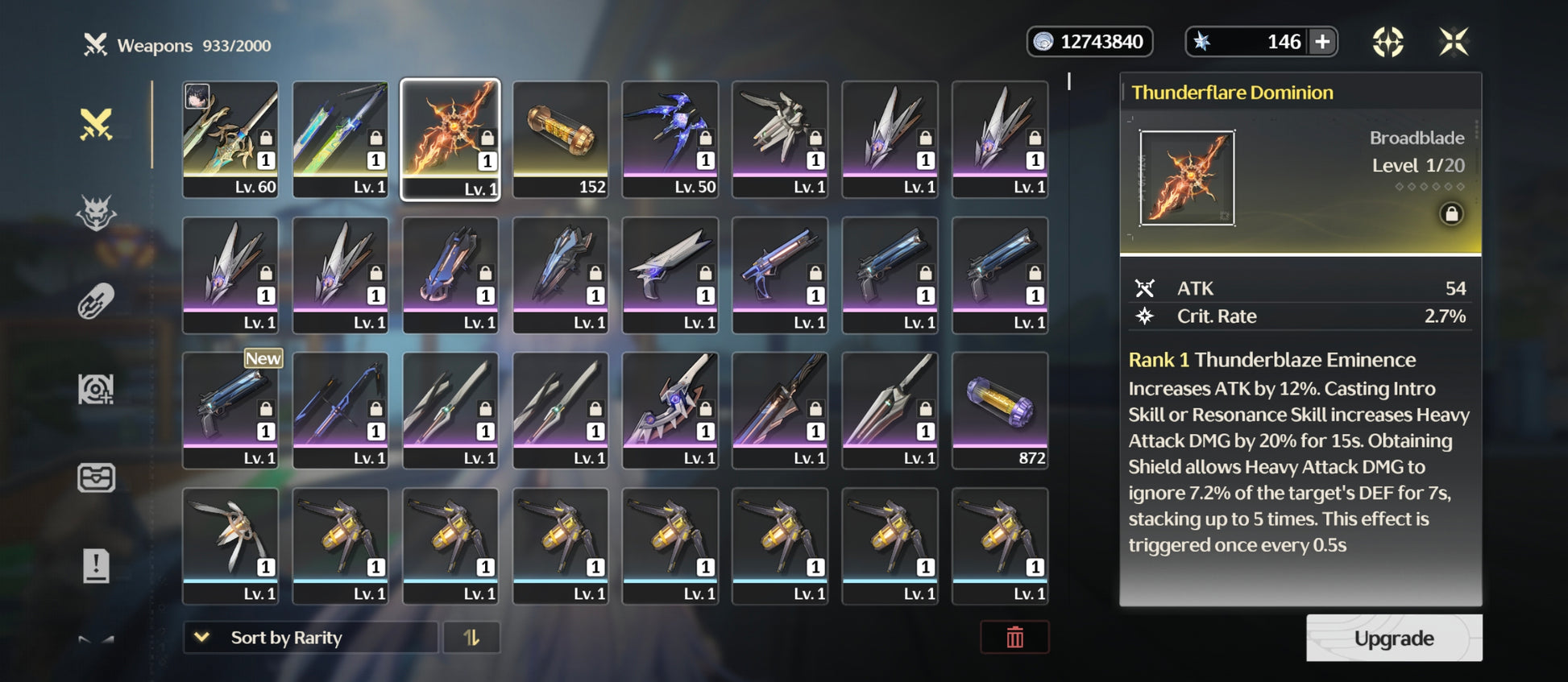The height and width of the screenshot is (682, 1568).
Task: Toggle the sort order arrows
Action: point(471,638)
